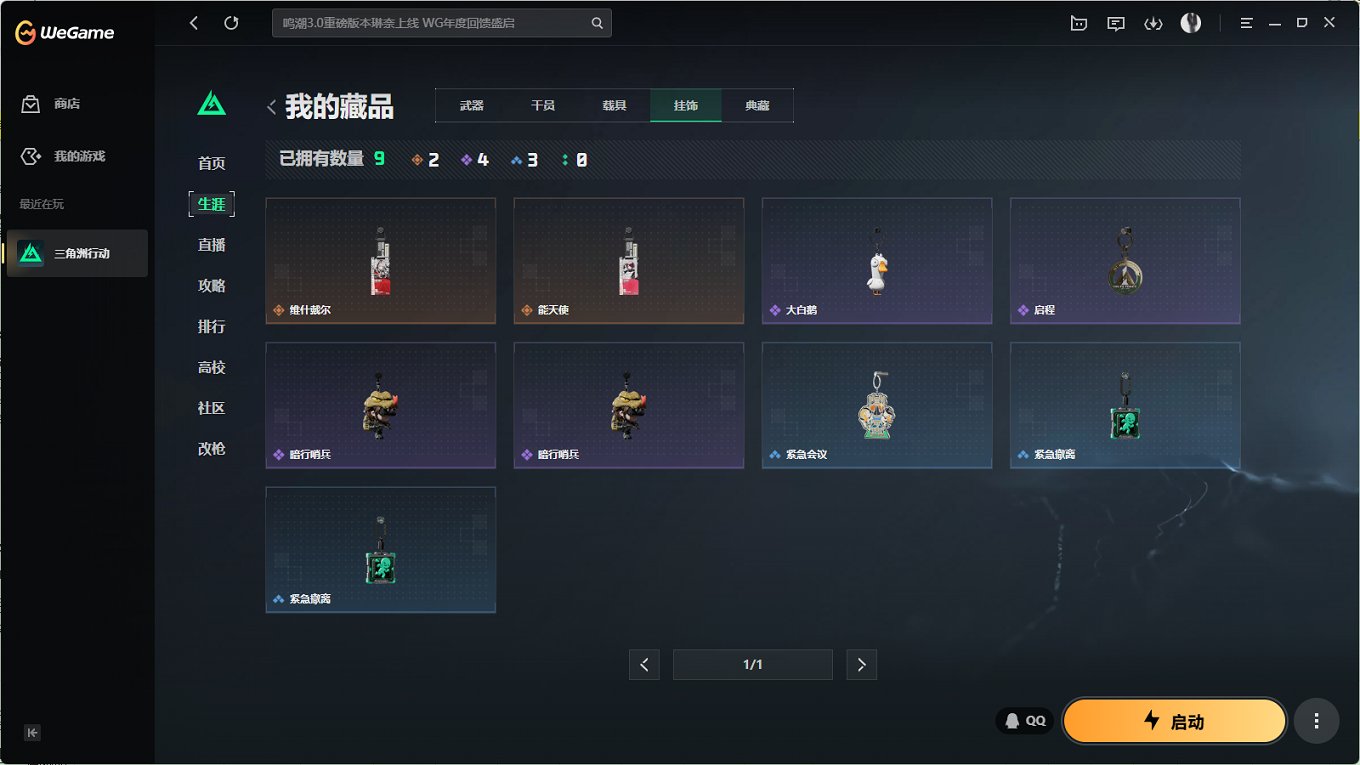
Task: Click the green Delta Force triangle logo
Action: click(x=211, y=101)
